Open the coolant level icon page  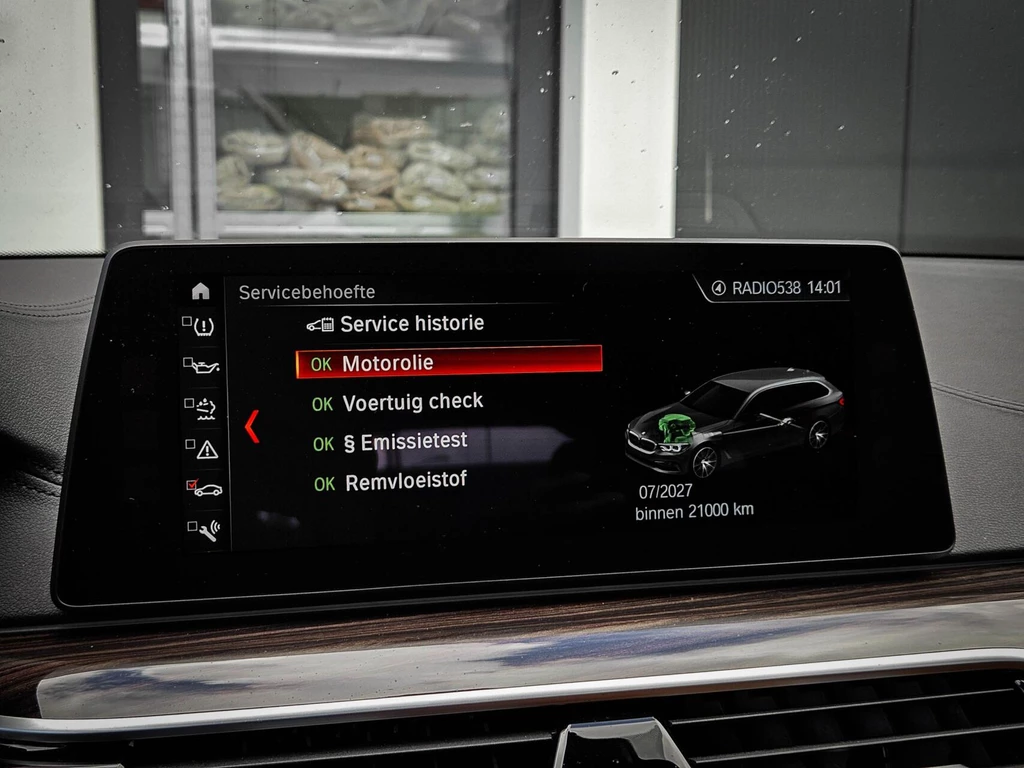tap(203, 407)
